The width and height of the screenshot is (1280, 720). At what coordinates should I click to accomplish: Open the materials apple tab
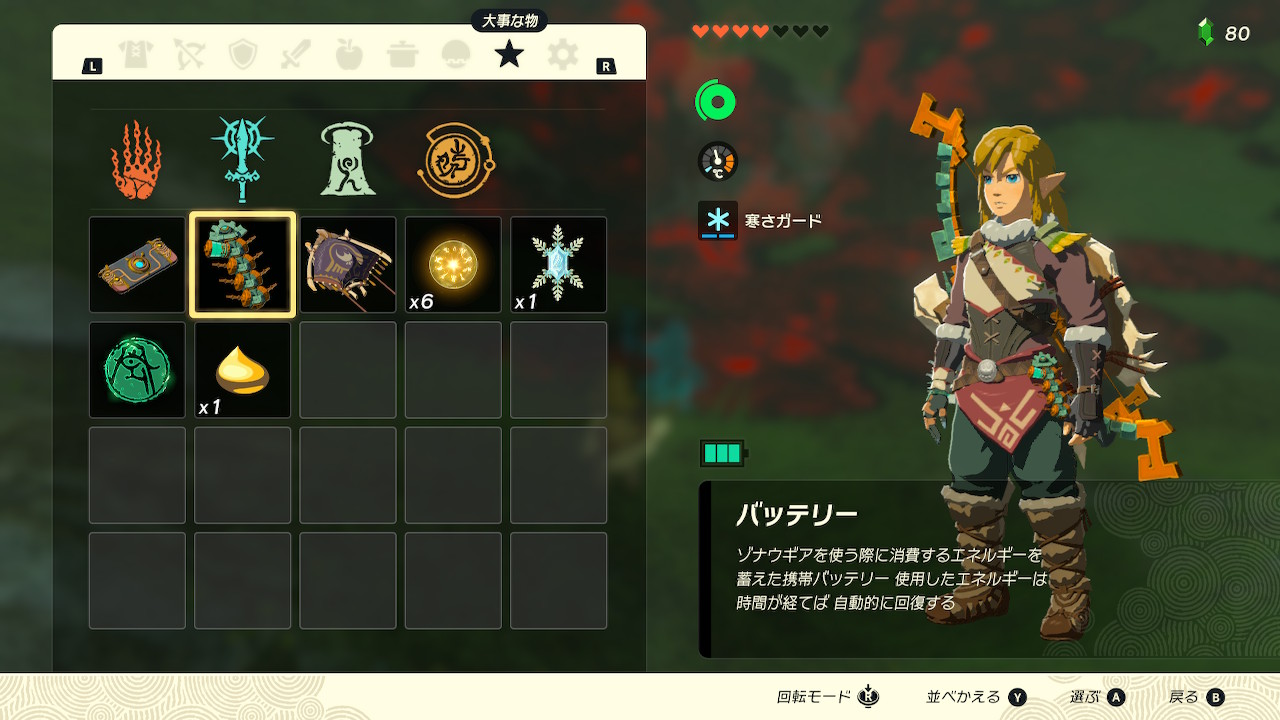(x=349, y=54)
